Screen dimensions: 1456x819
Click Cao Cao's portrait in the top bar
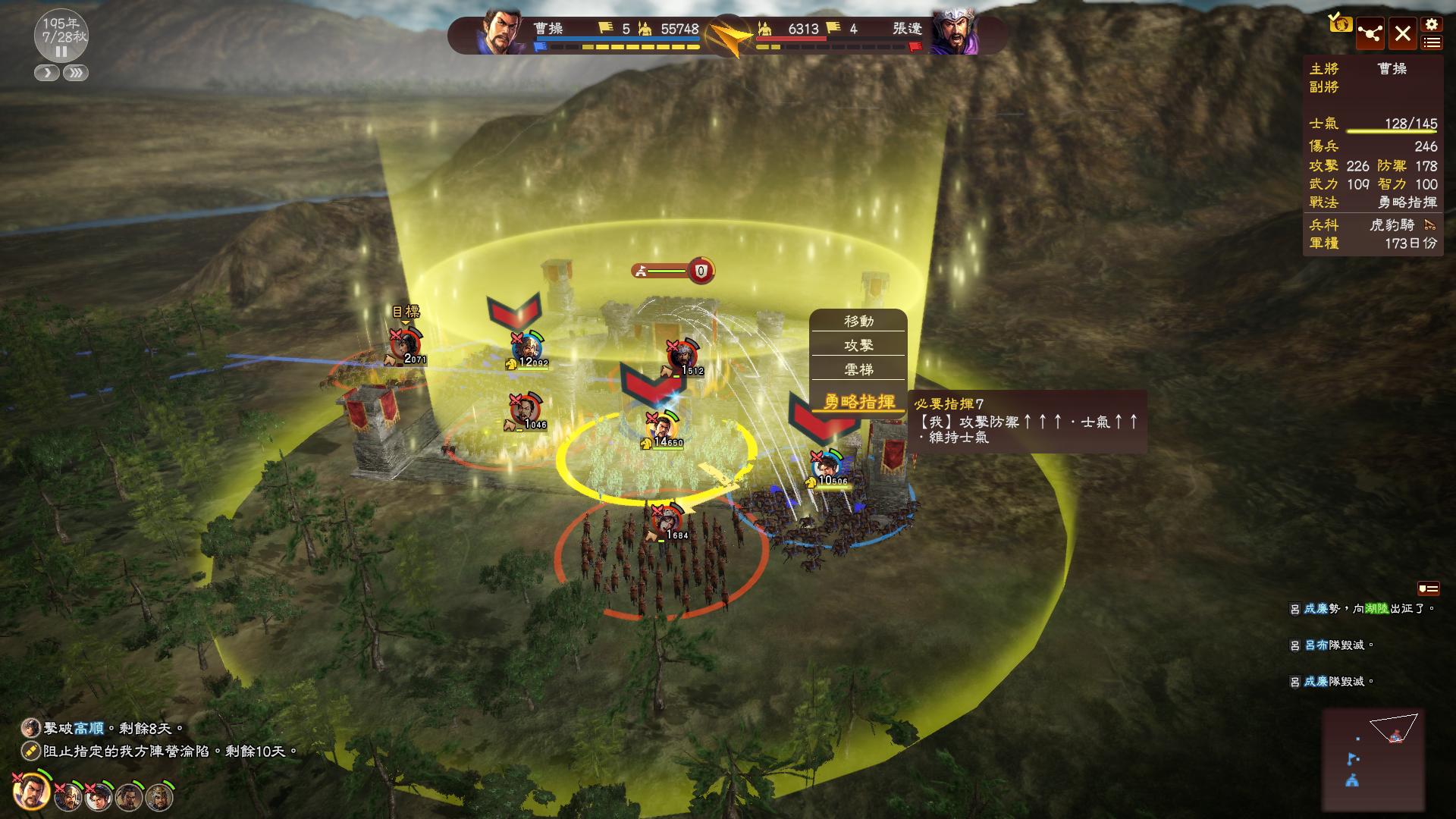point(500,33)
